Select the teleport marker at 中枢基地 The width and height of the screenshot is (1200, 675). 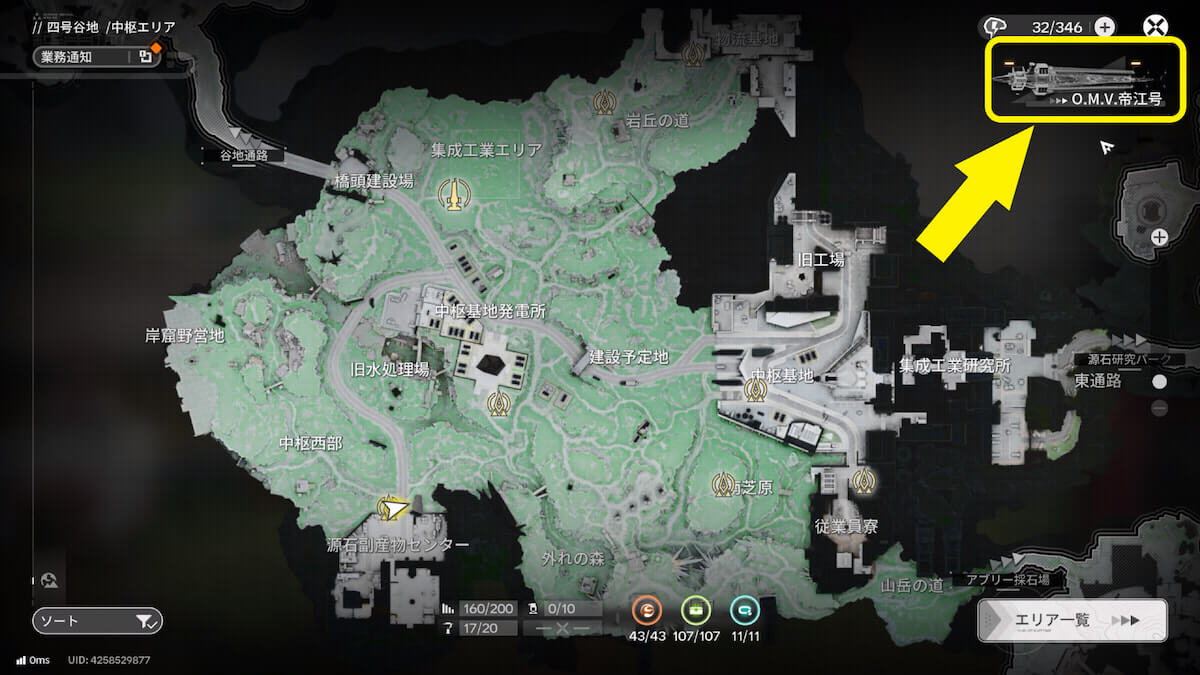click(x=754, y=390)
